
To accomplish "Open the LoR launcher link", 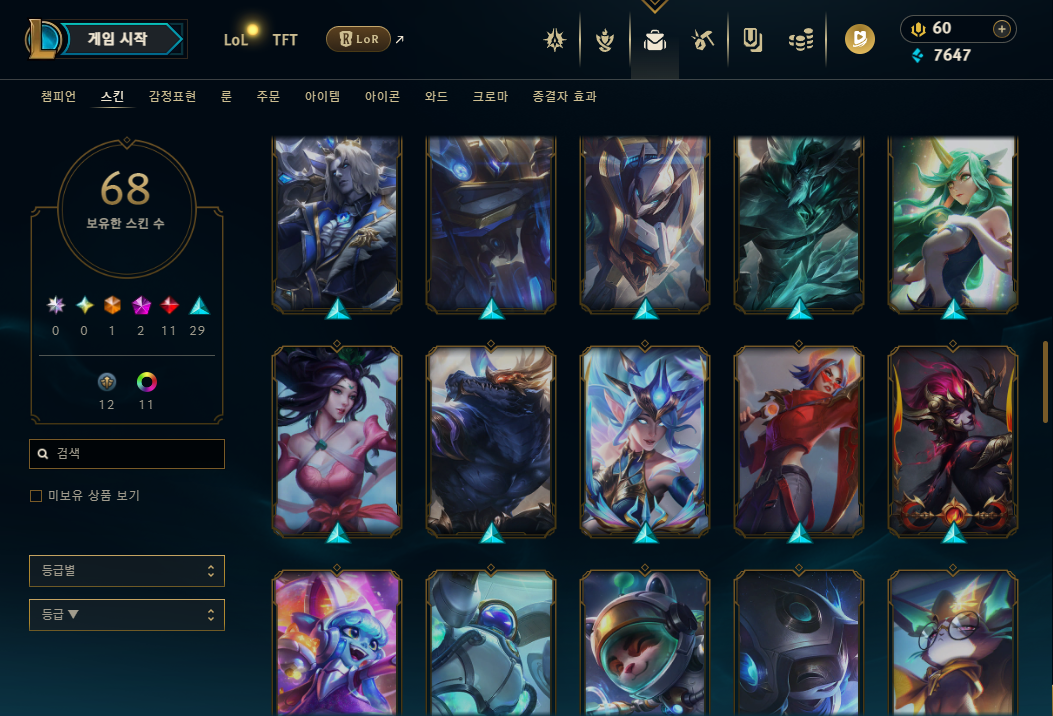I will 358,40.
